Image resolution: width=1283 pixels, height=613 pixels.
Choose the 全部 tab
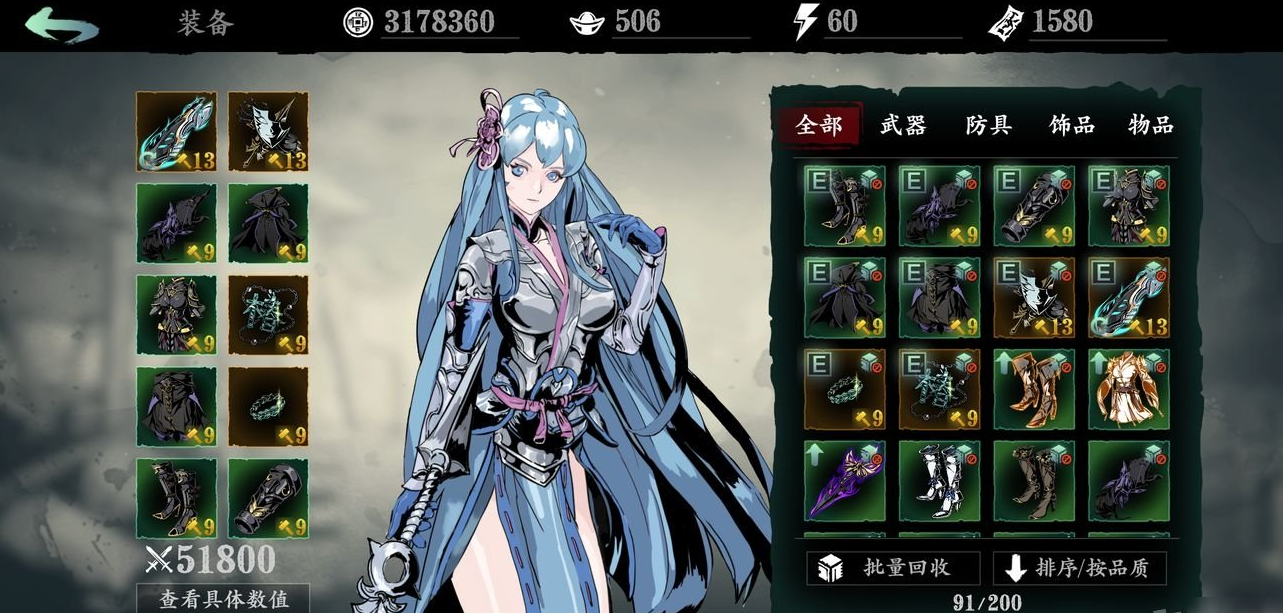click(819, 125)
